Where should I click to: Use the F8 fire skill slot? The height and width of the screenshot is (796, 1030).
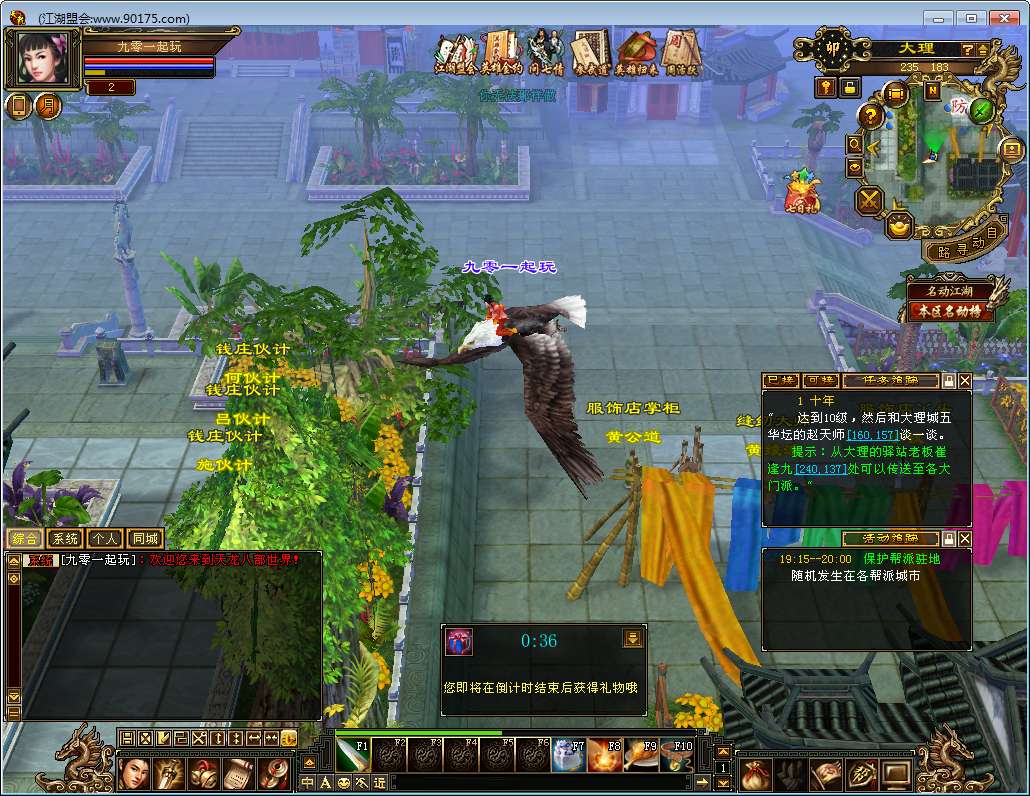(604, 755)
